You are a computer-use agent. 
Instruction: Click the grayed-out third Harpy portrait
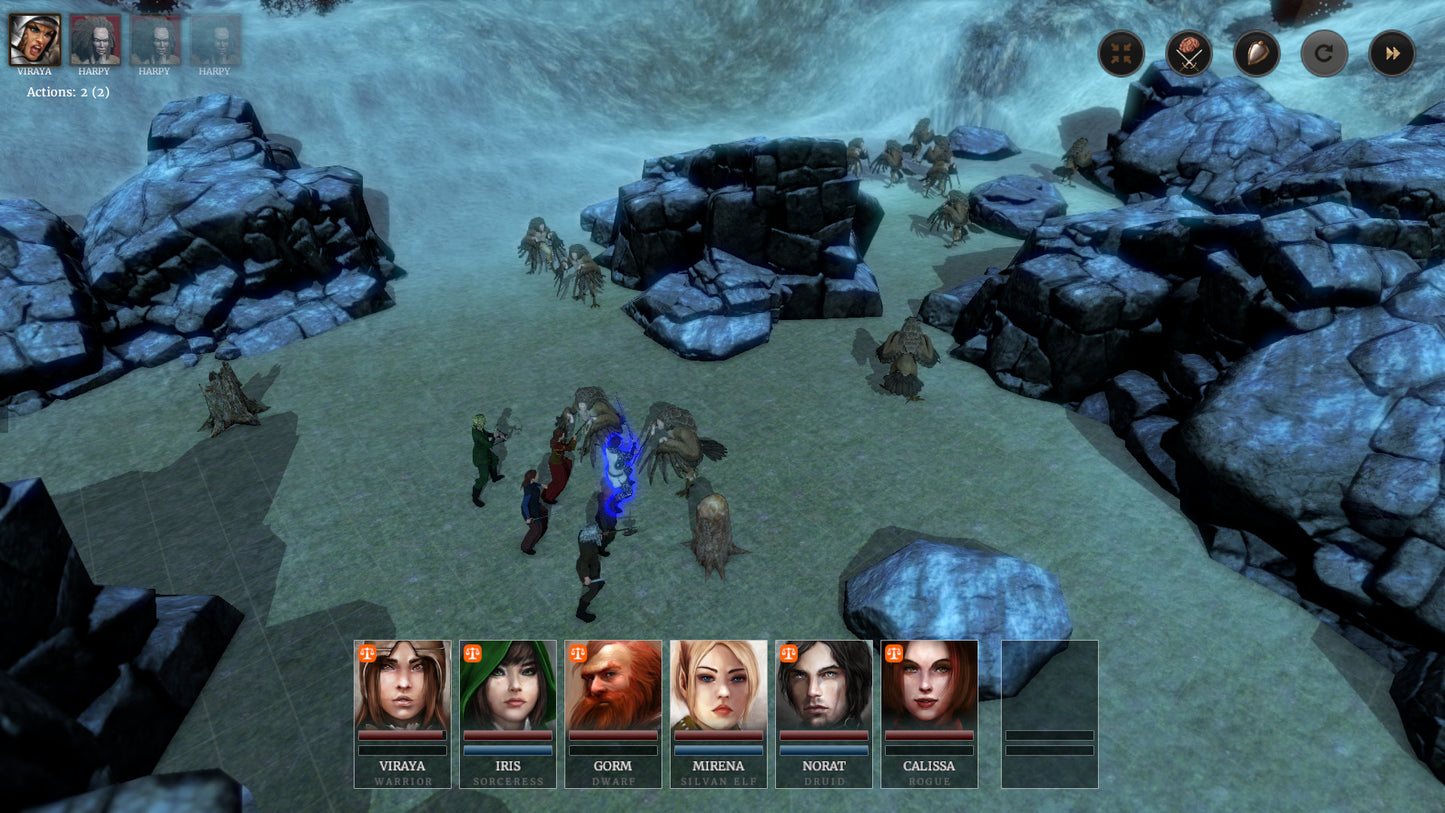pyautogui.click(x=215, y=40)
